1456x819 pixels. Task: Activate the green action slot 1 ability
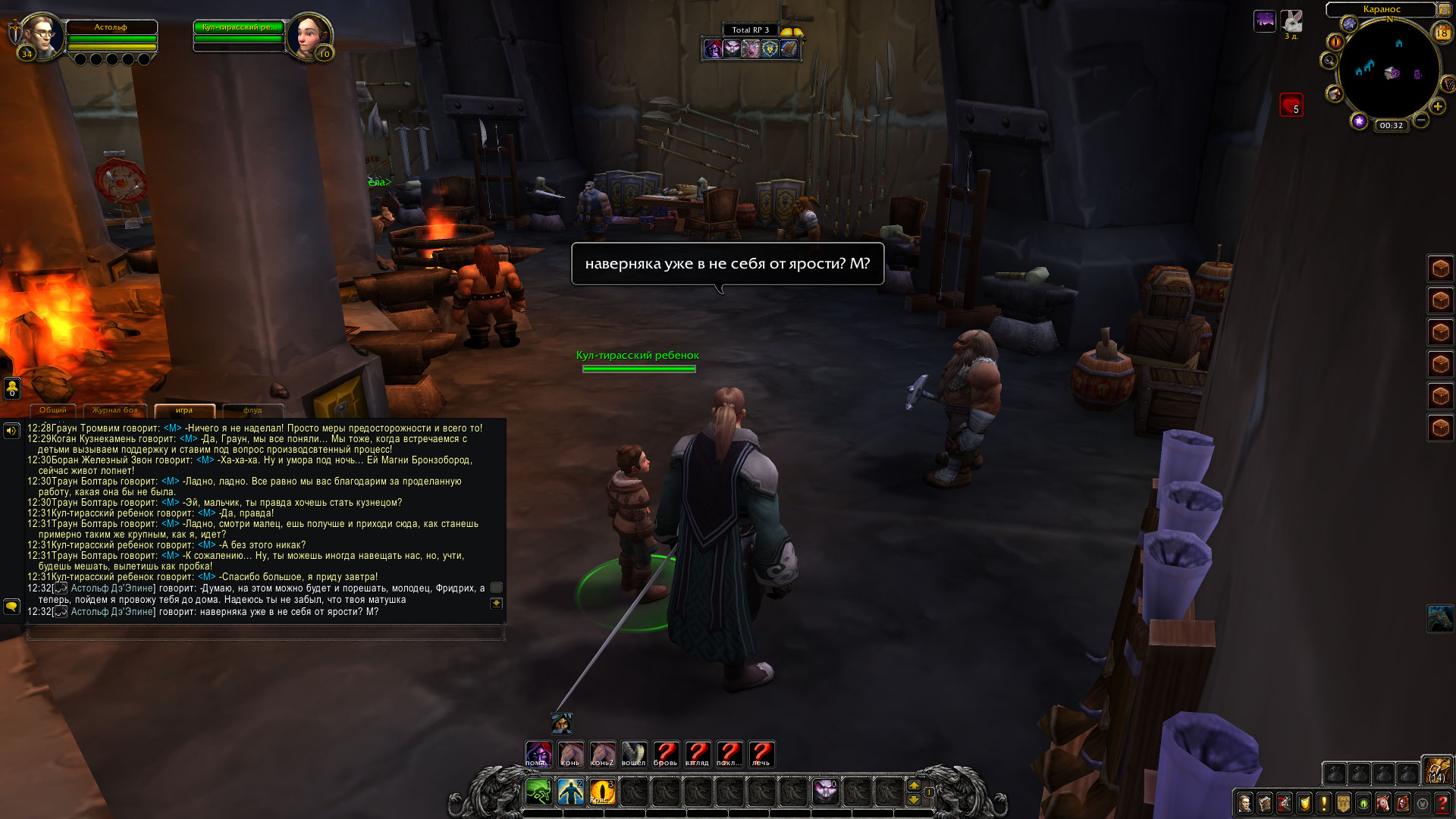pos(538,792)
